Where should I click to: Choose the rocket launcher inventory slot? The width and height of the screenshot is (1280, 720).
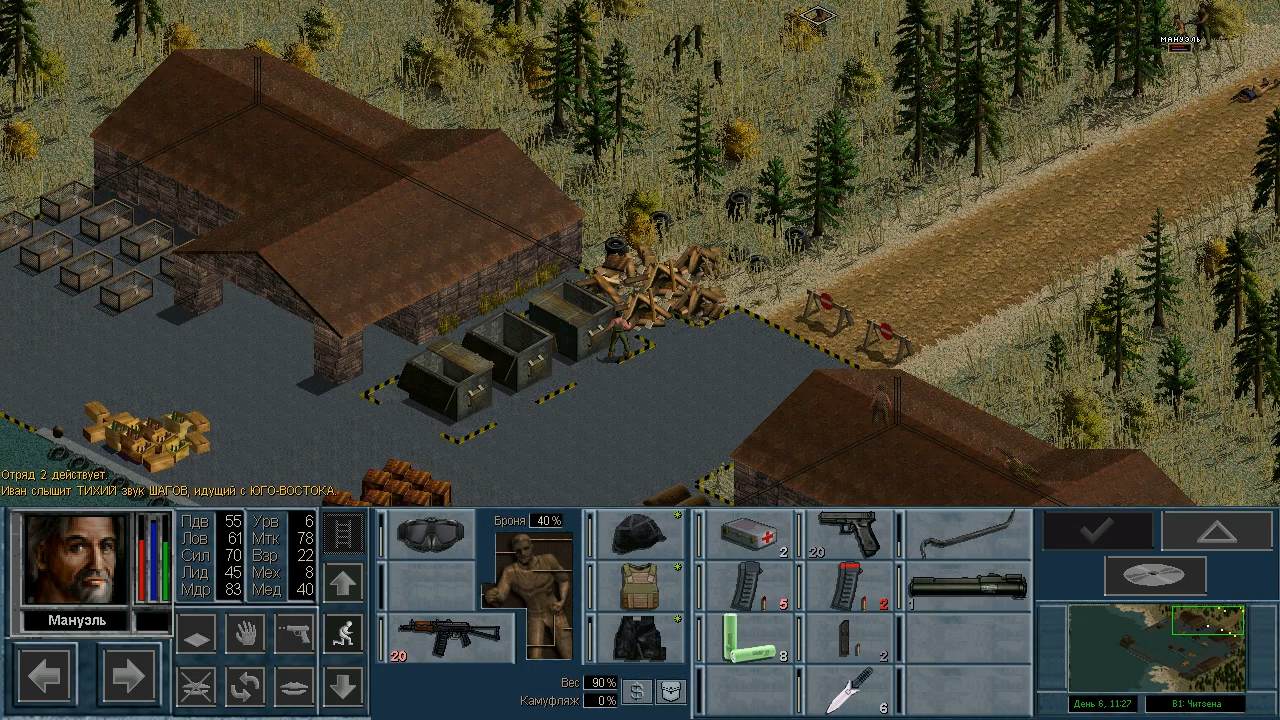pyautogui.click(x=968, y=586)
